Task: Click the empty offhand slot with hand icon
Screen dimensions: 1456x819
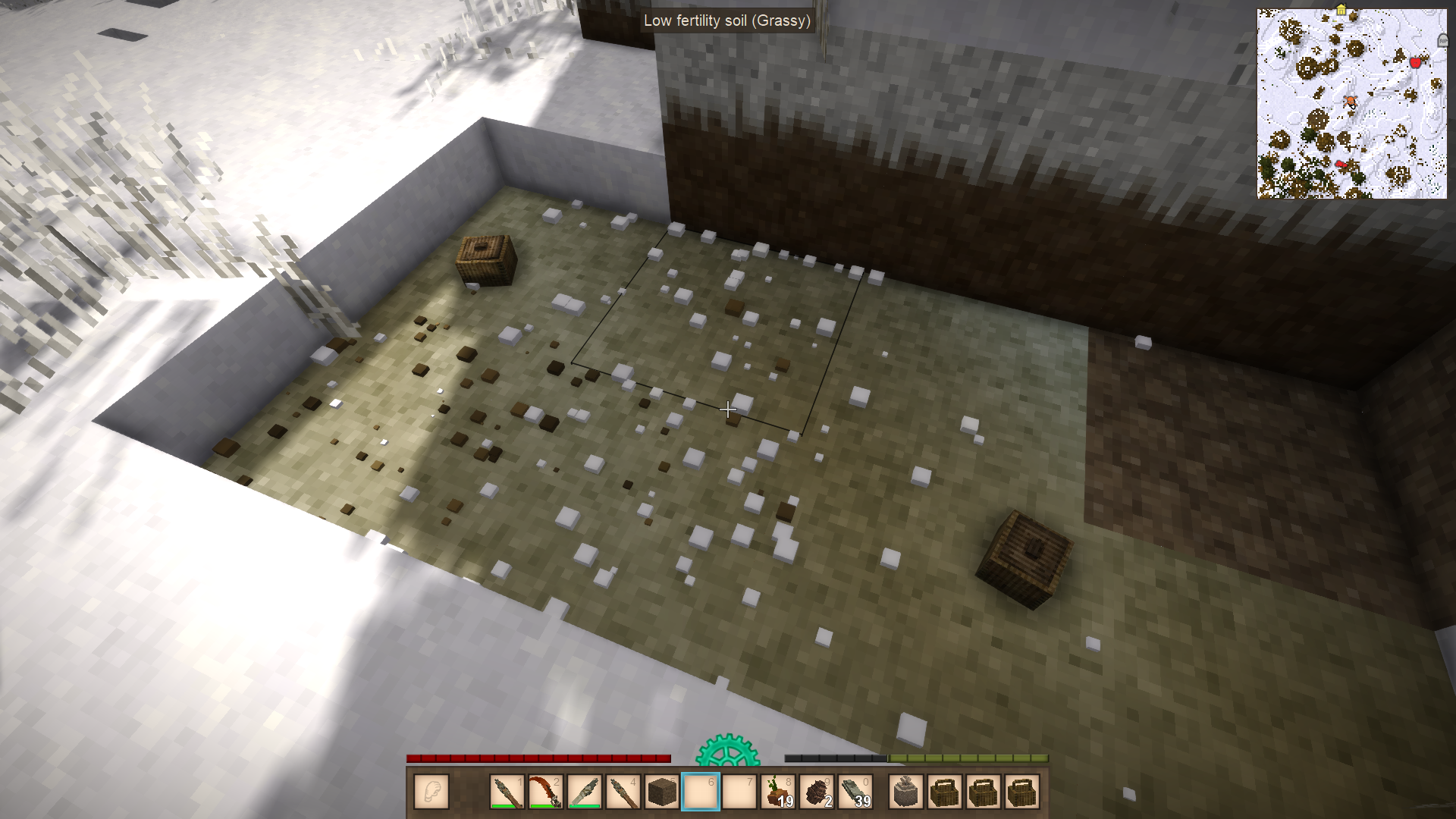Action: click(x=431, y=792)
